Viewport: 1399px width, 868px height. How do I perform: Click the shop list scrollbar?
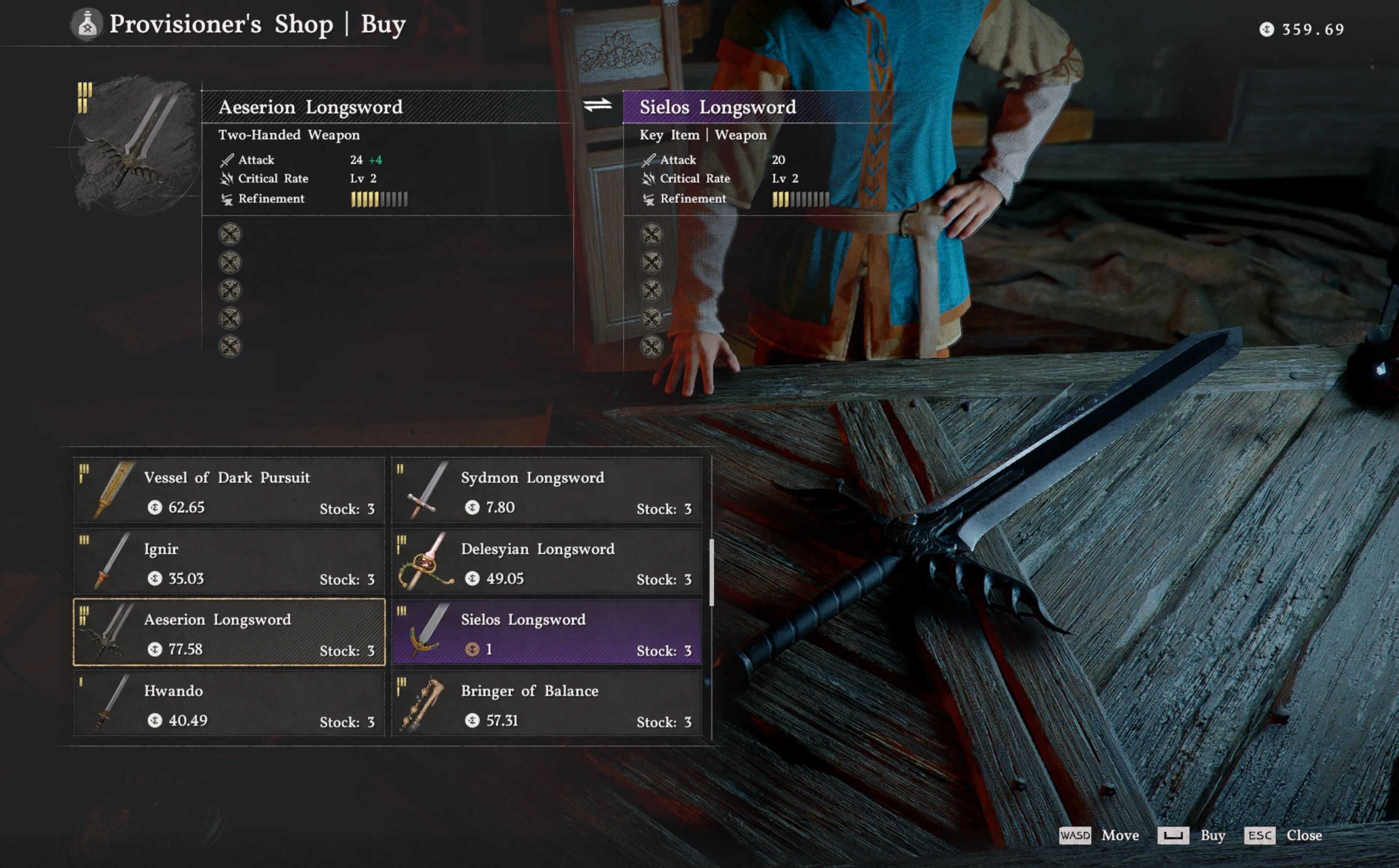tap(712, 572)
